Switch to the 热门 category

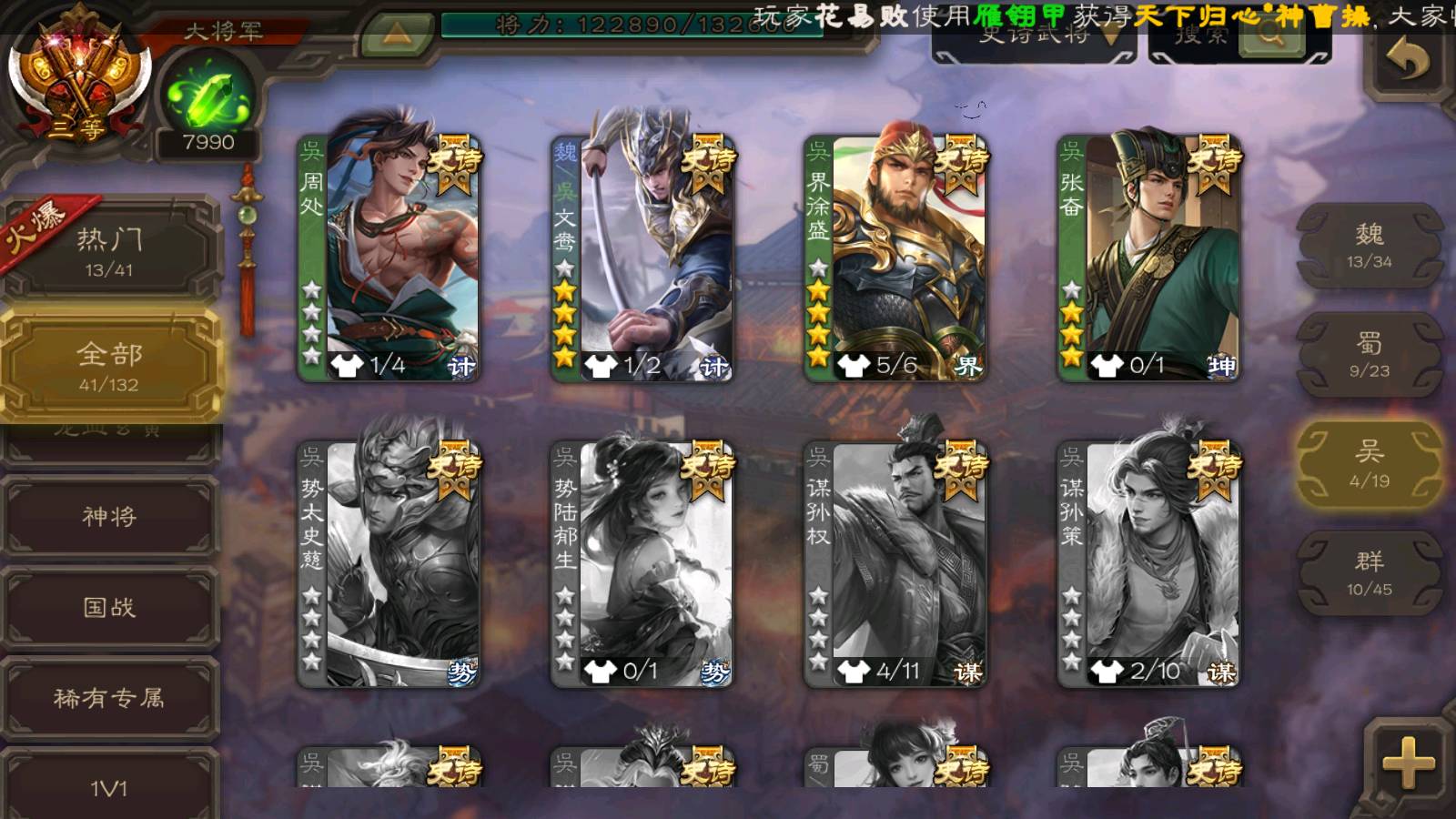pos(109,251)
